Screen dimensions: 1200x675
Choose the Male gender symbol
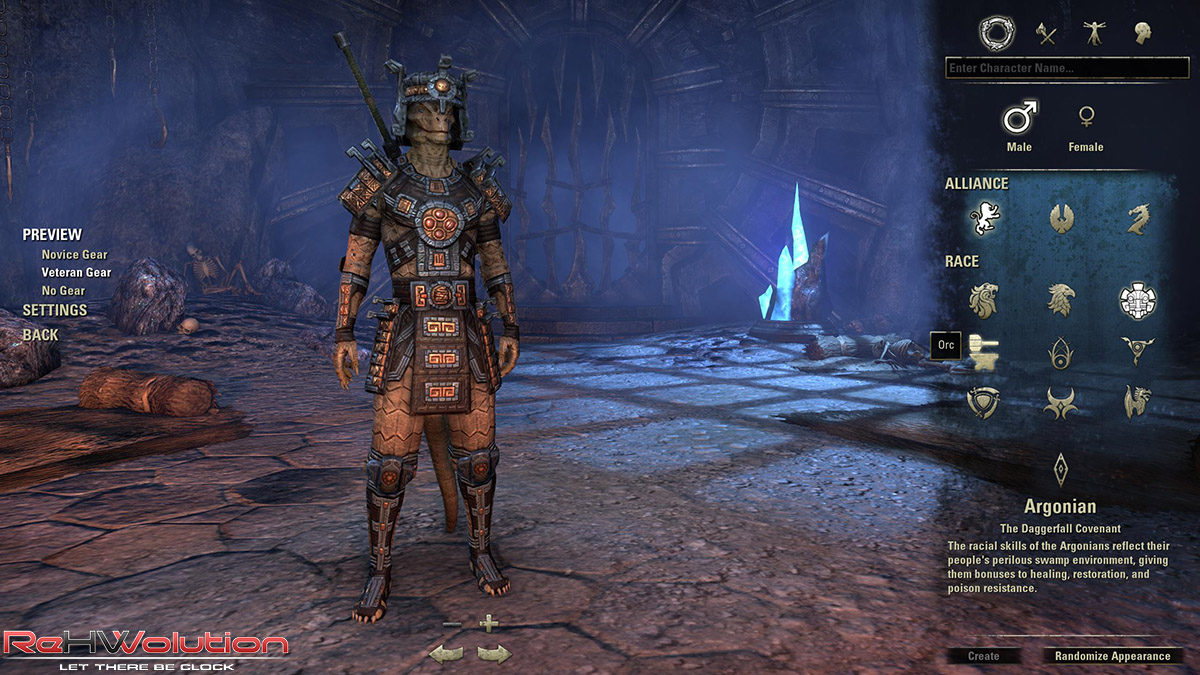tap(1019, 118)
